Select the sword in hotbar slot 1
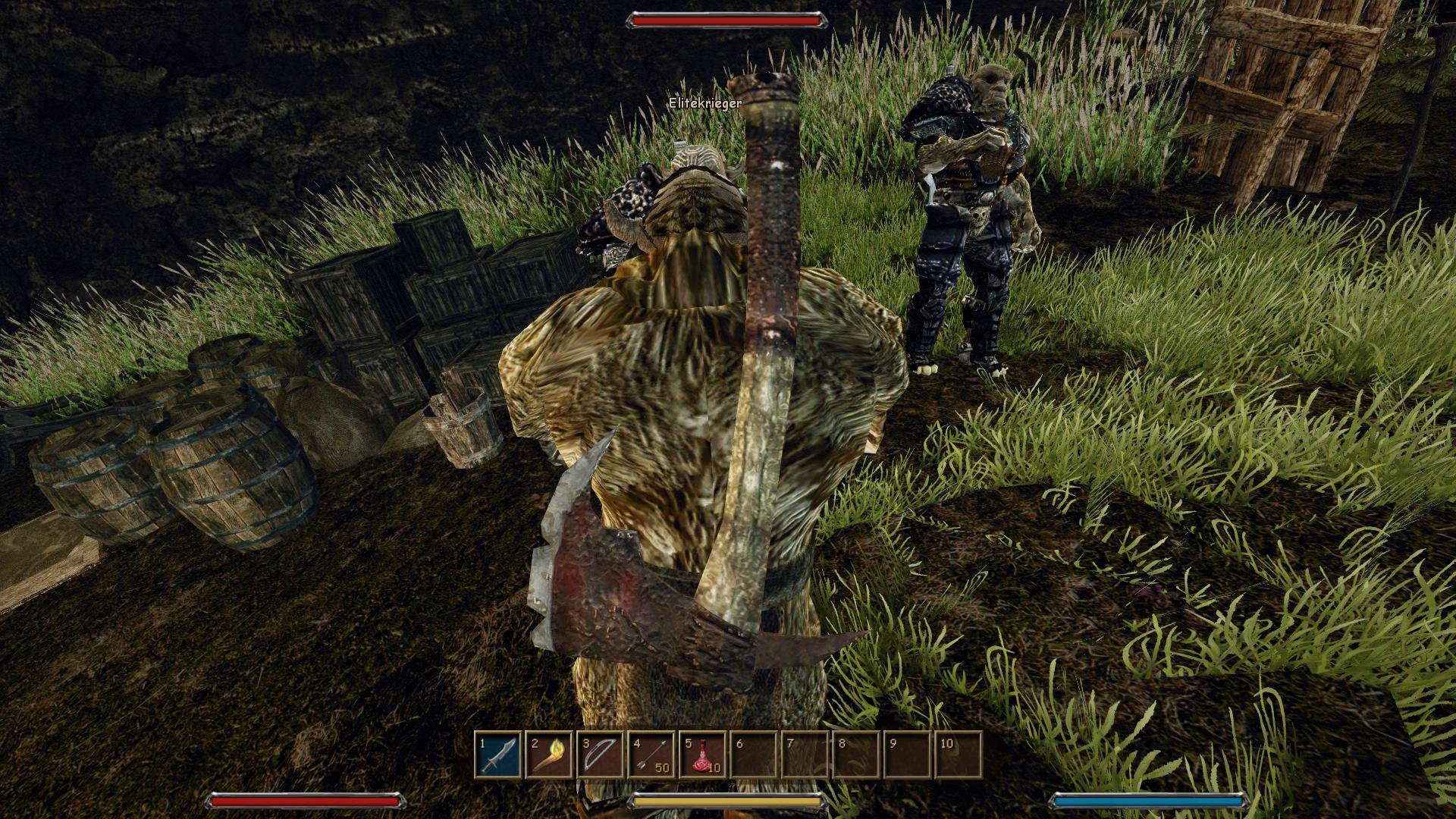 500,755
